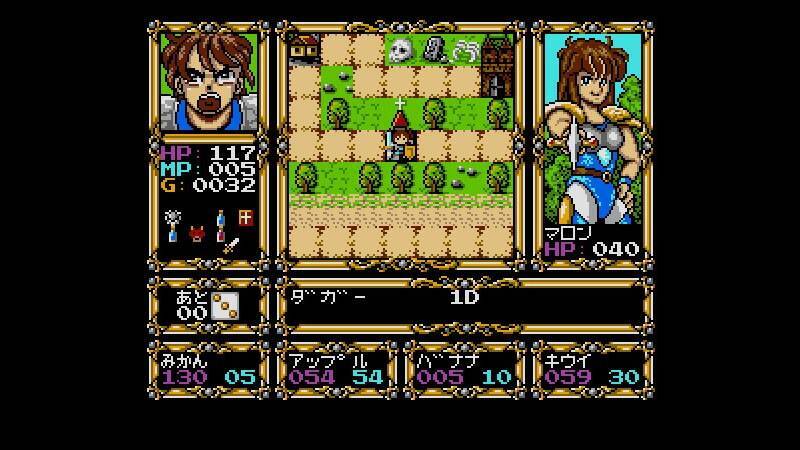The width and height of the screenshot is (800, 450).
Task: Click the dice icon
Action: pyautogui.click(x=225, y=307)
